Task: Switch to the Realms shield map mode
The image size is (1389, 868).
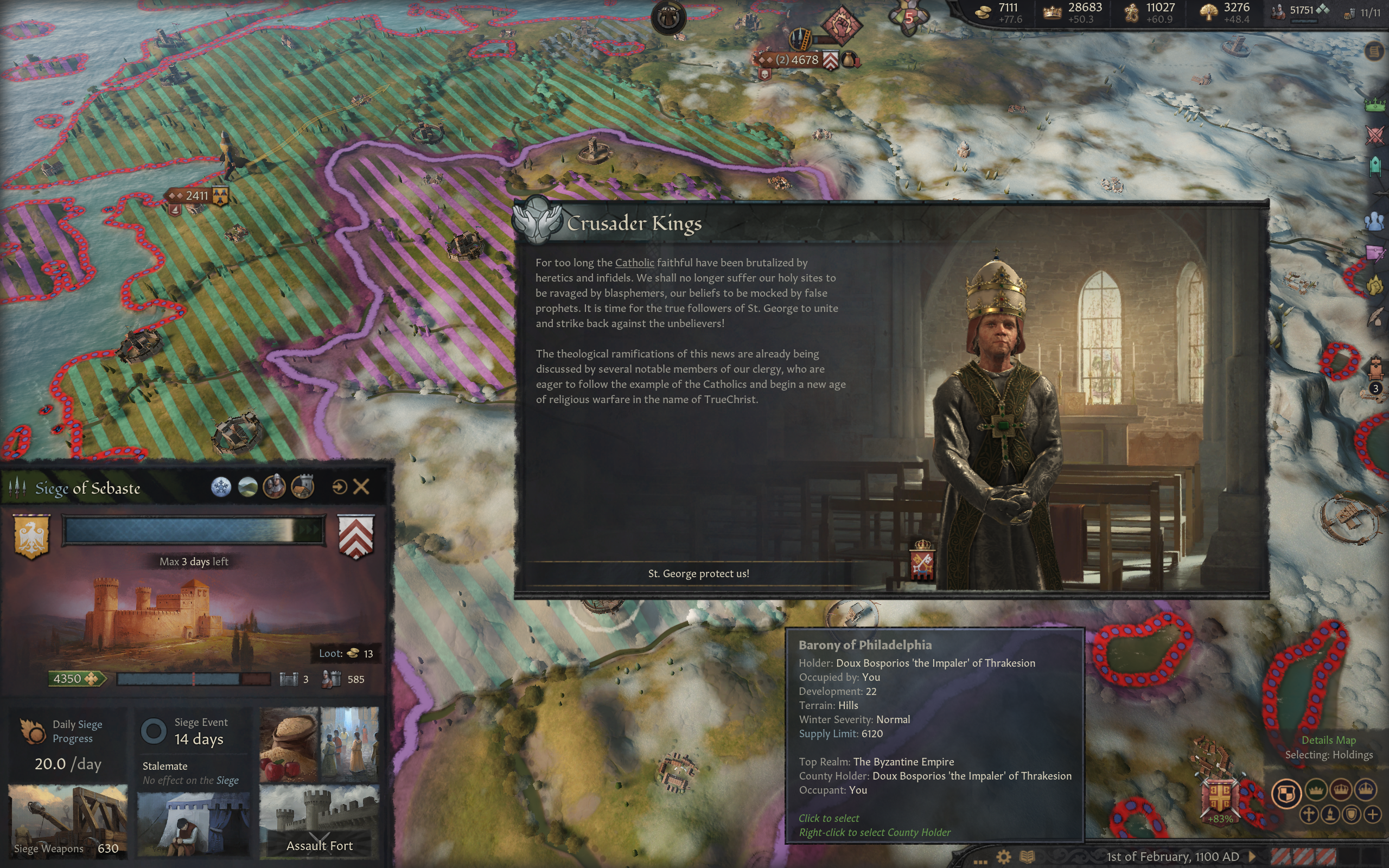Action: (1286, 793)
